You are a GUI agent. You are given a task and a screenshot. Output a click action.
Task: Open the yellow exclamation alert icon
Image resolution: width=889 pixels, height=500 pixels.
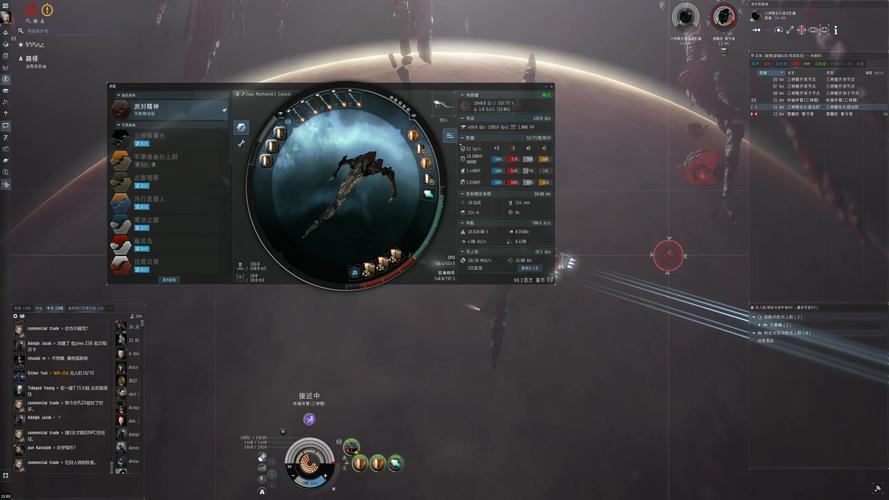[x=47, y=10]
